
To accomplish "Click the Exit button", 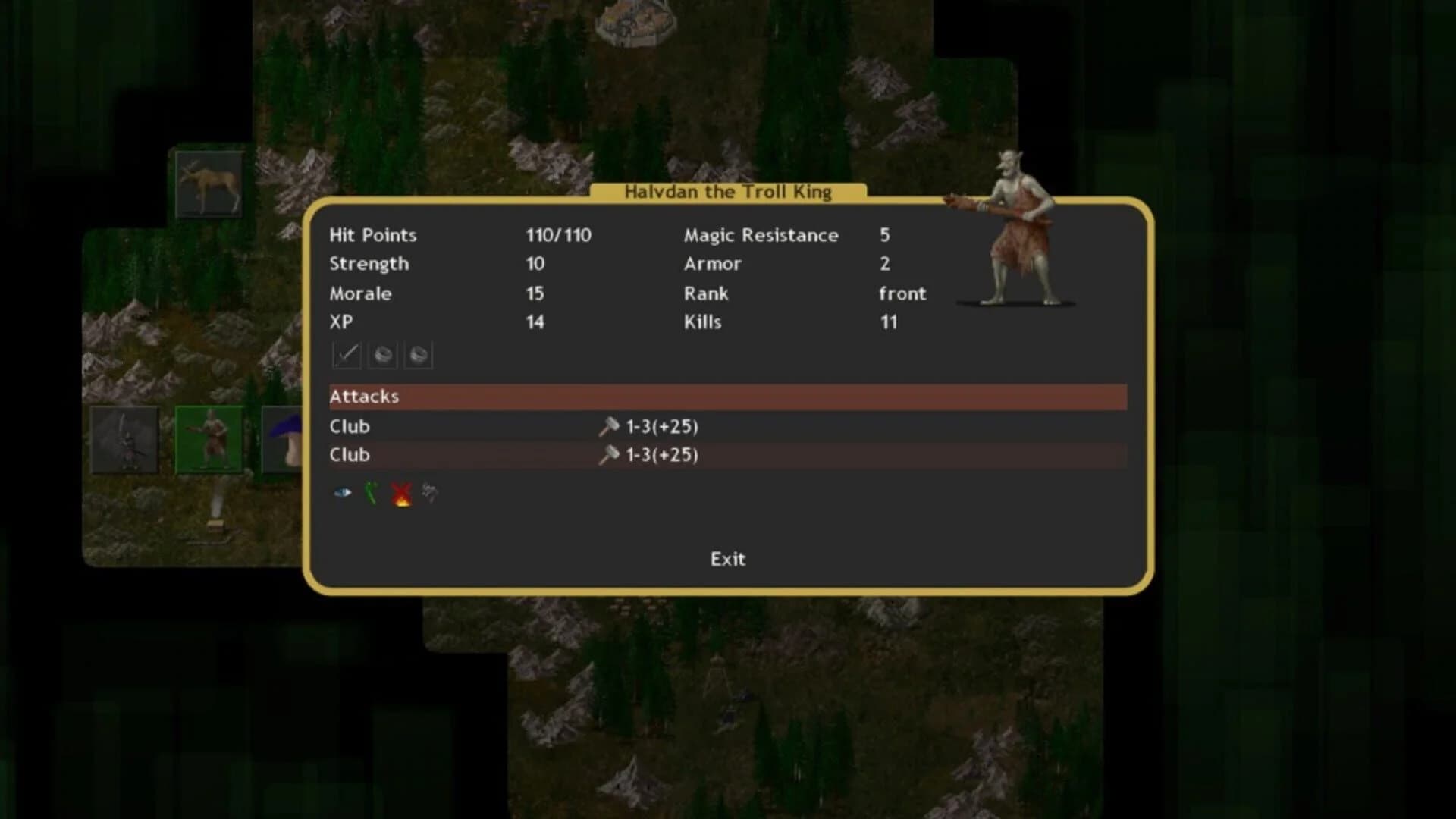I will 727,559.
